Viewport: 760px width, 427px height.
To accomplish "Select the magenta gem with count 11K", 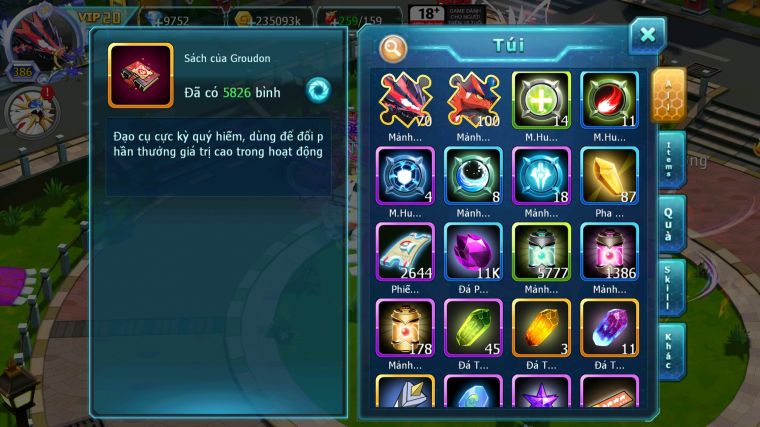I will tap(473, 251).
